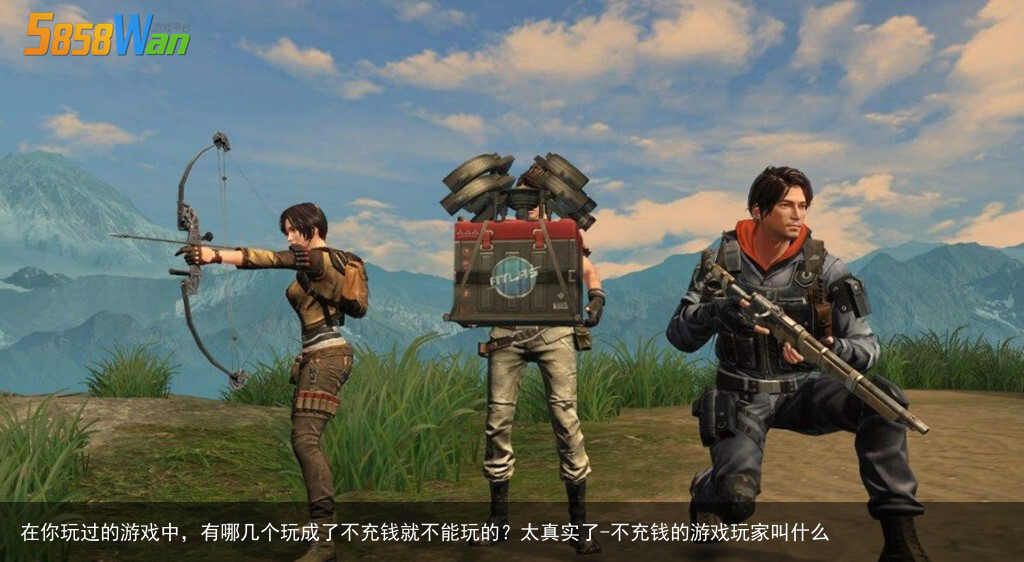Click the 5858Wan site logo
This screenshot has width=1024, height=562.
(107, 36)
